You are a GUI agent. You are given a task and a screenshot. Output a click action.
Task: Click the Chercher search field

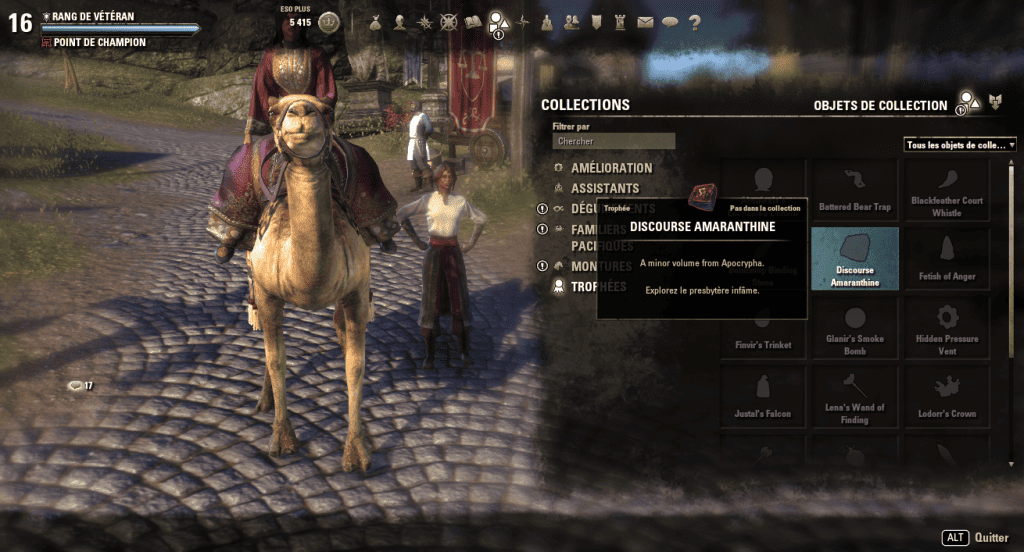tap(614, 142)
